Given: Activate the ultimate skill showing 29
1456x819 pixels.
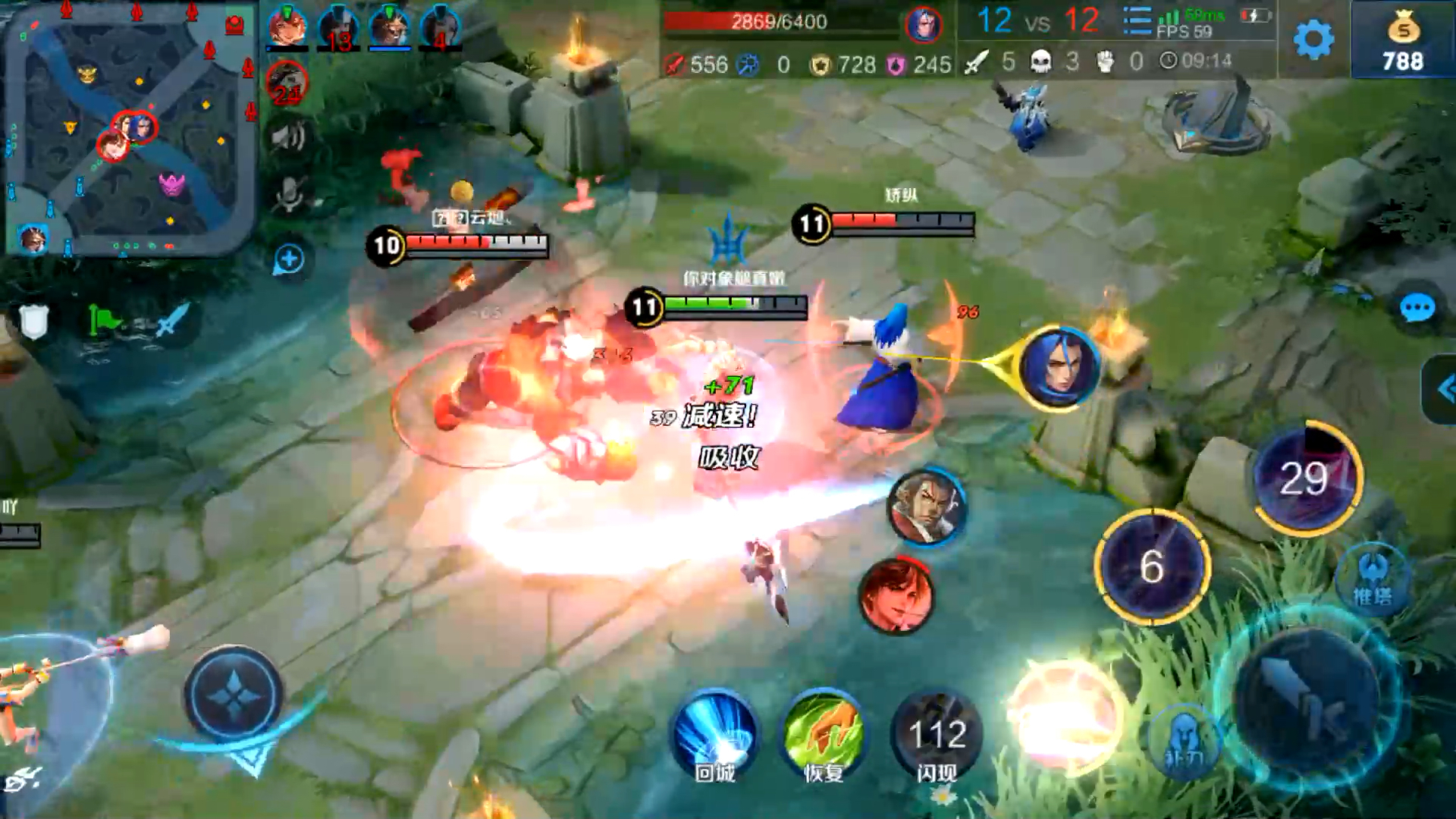Looking at the screenshot, I should [x=1306, y=478].
